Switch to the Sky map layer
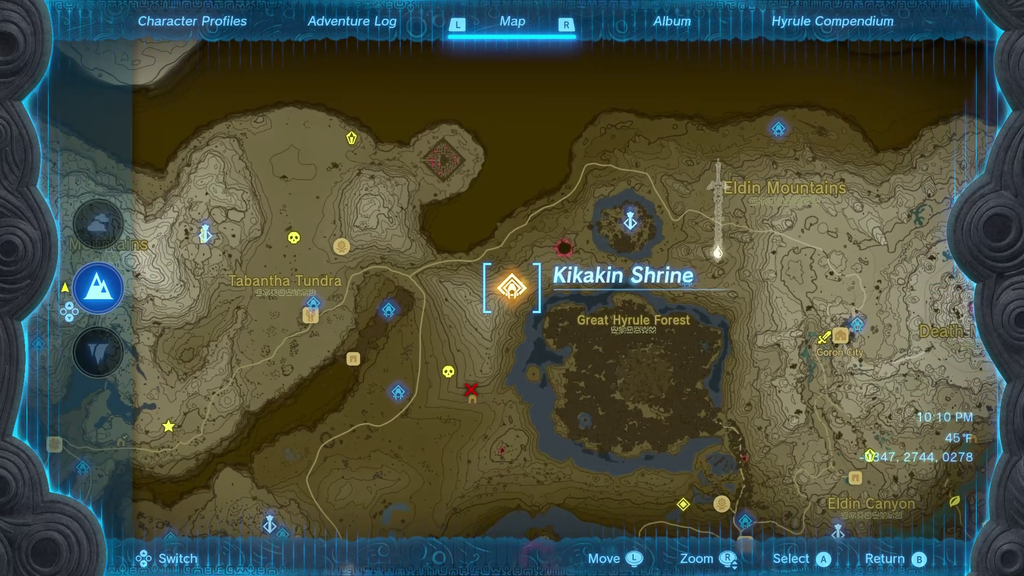This screenshot has height=576, width=1024. coord(99,224)
